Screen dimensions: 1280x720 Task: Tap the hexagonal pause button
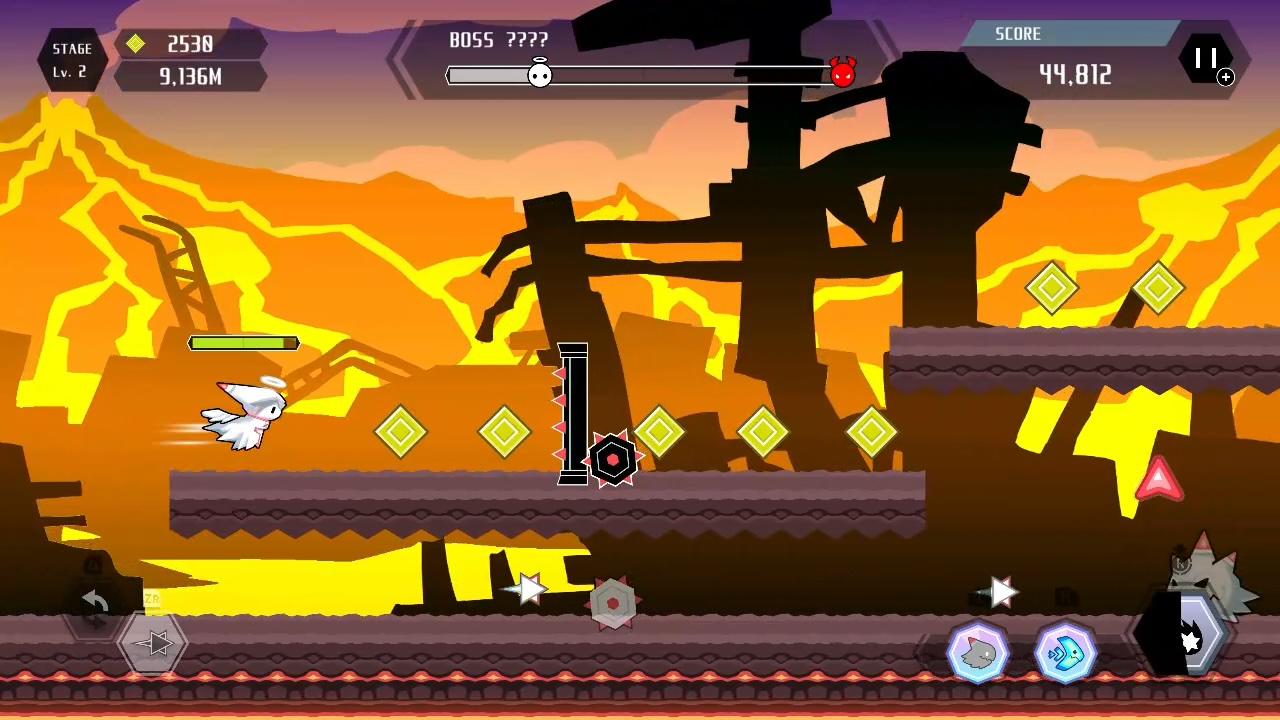point(1207,58)
